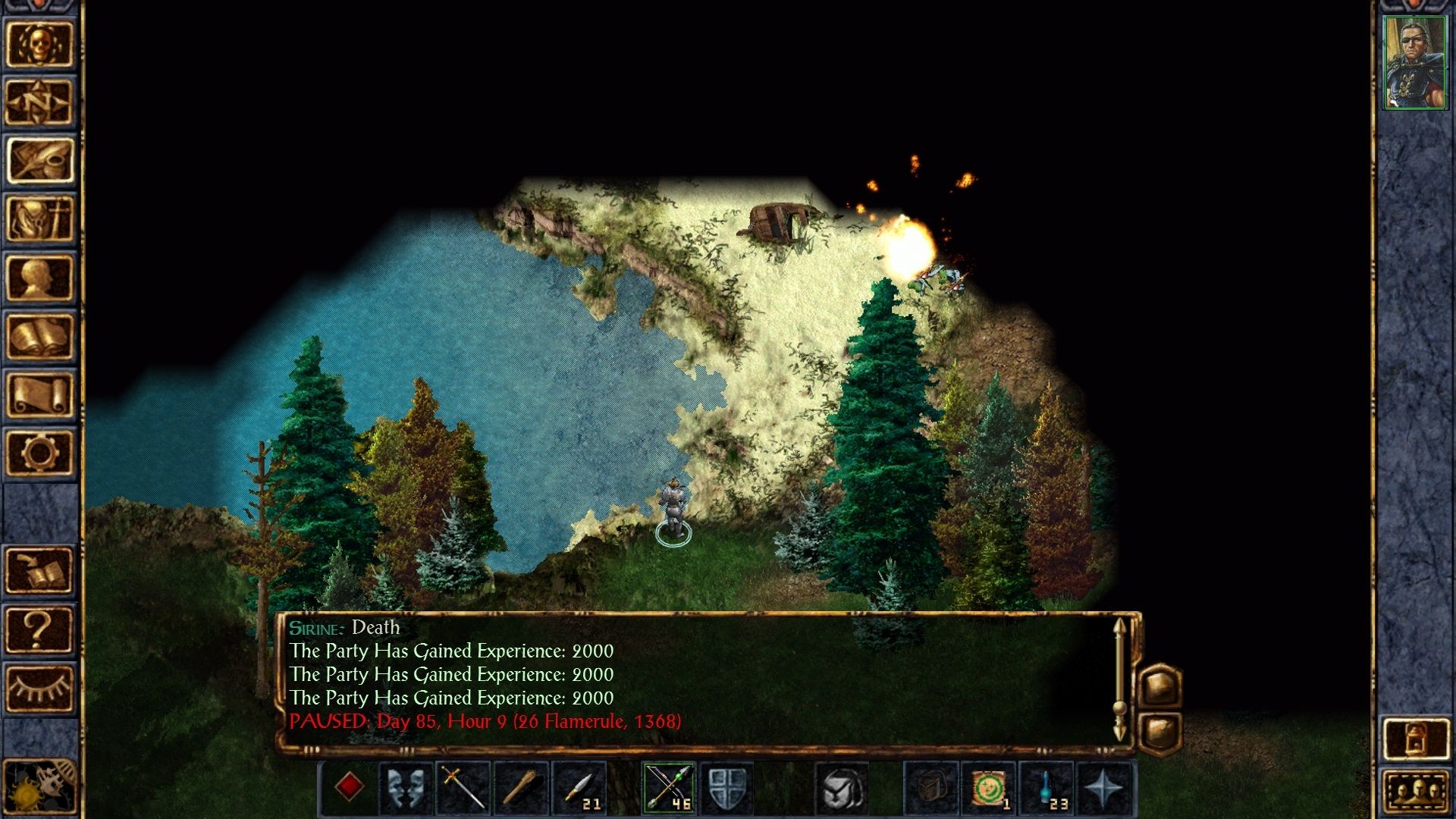Click the red gem button on action bar
This screenshot has height=819, width=1456.
[349, 787]
